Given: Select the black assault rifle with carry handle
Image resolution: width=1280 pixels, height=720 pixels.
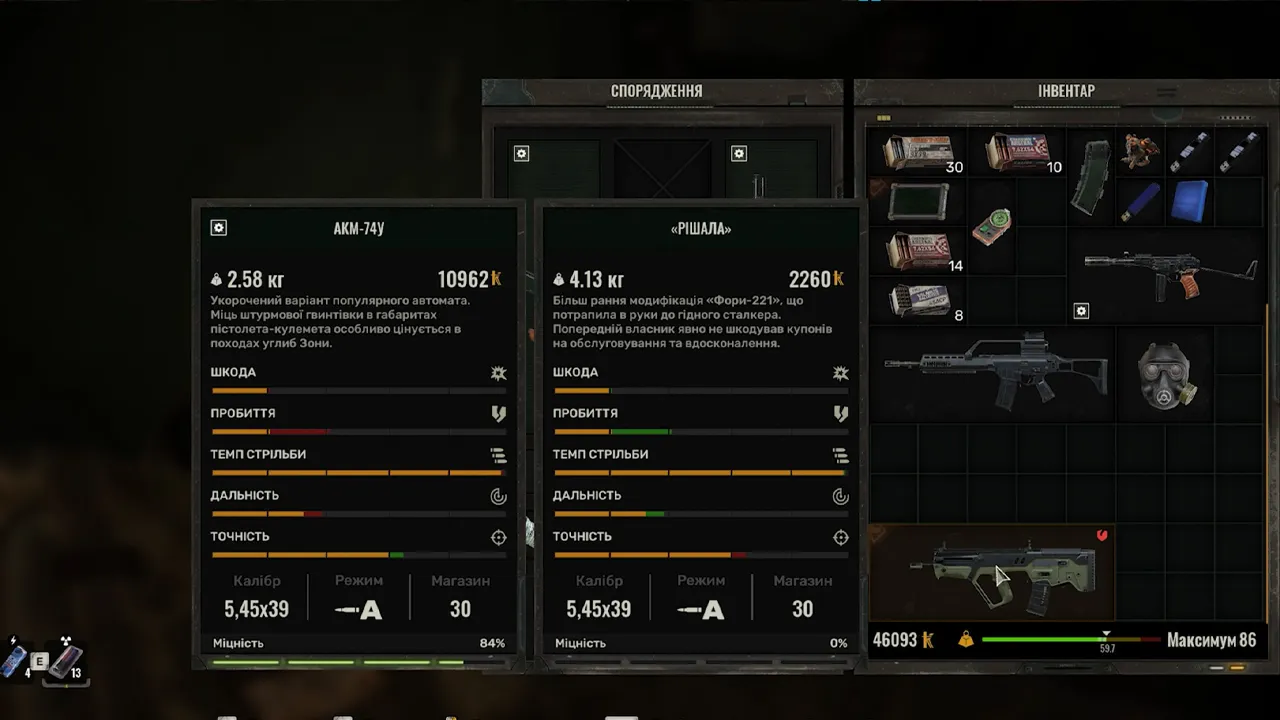Looking at the screenshot, I should (992, 373).
